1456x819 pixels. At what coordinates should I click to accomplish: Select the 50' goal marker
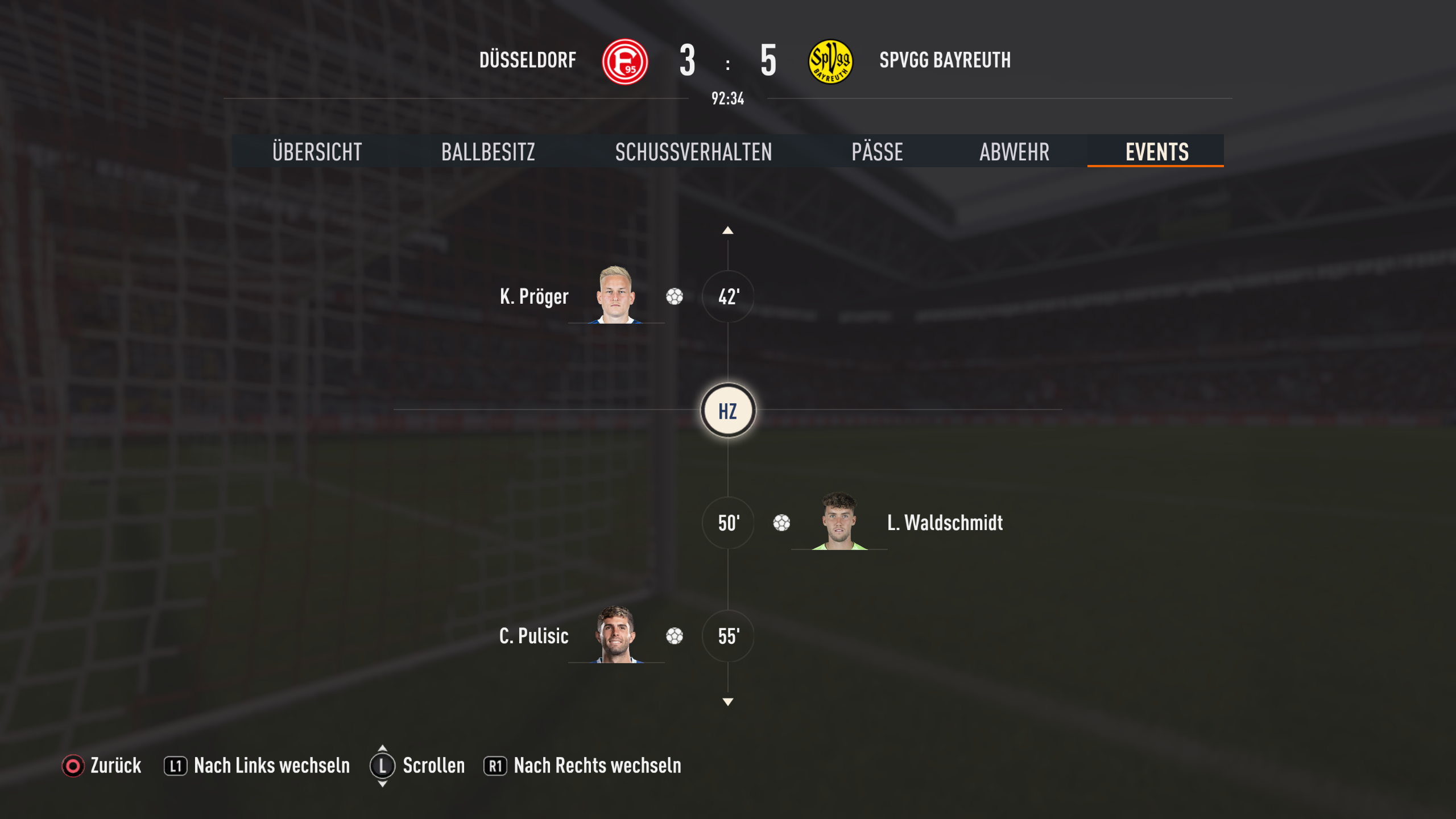[728, 523]
